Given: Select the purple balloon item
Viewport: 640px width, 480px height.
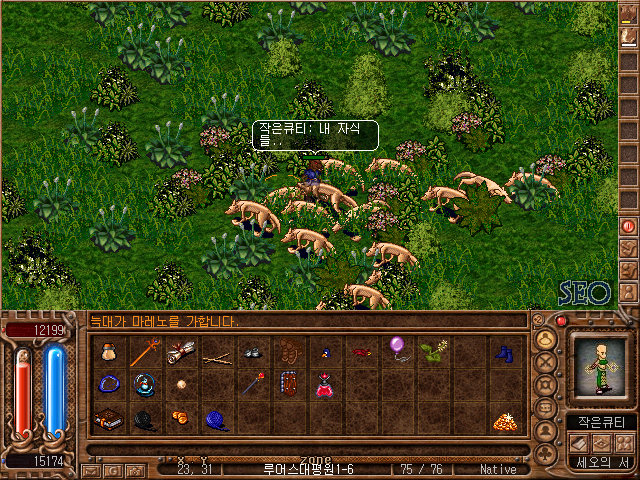Looking at the screenshot, I should pyautogui.click(x=398, y=349).
